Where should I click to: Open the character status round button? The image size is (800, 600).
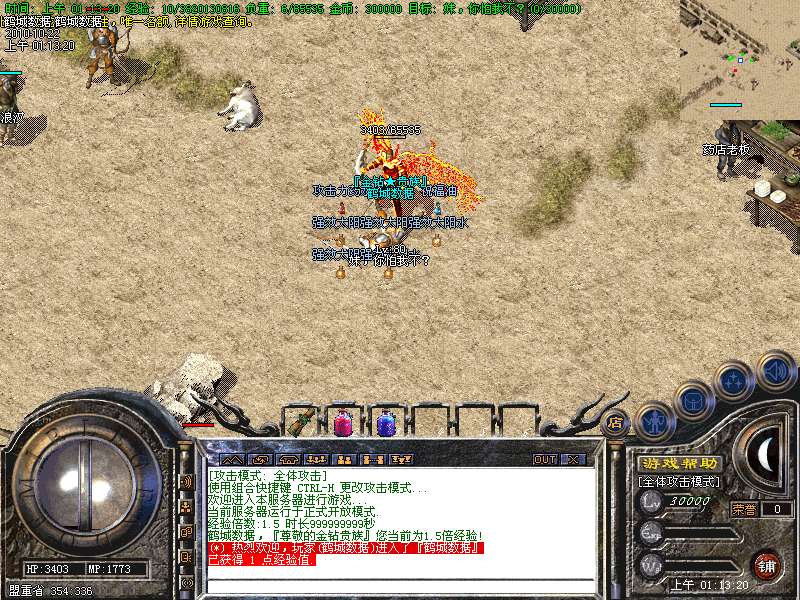click(654, 421)
